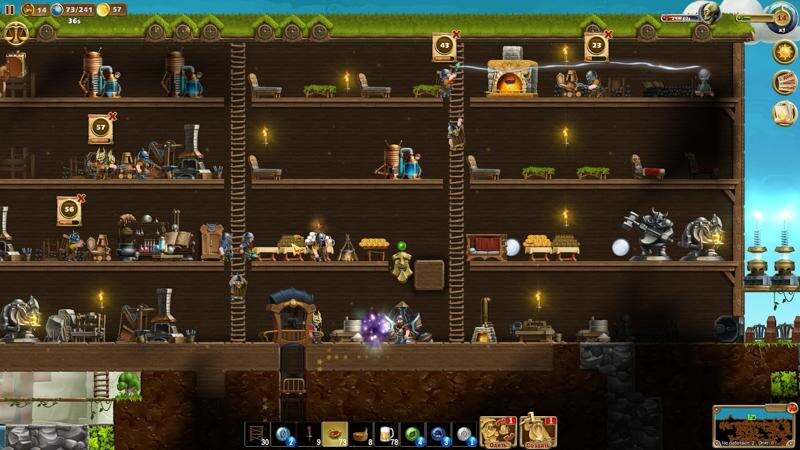The image size is (800, 450).
Task: Select the dwarf portrait level 14 badge
Action: 781,16
